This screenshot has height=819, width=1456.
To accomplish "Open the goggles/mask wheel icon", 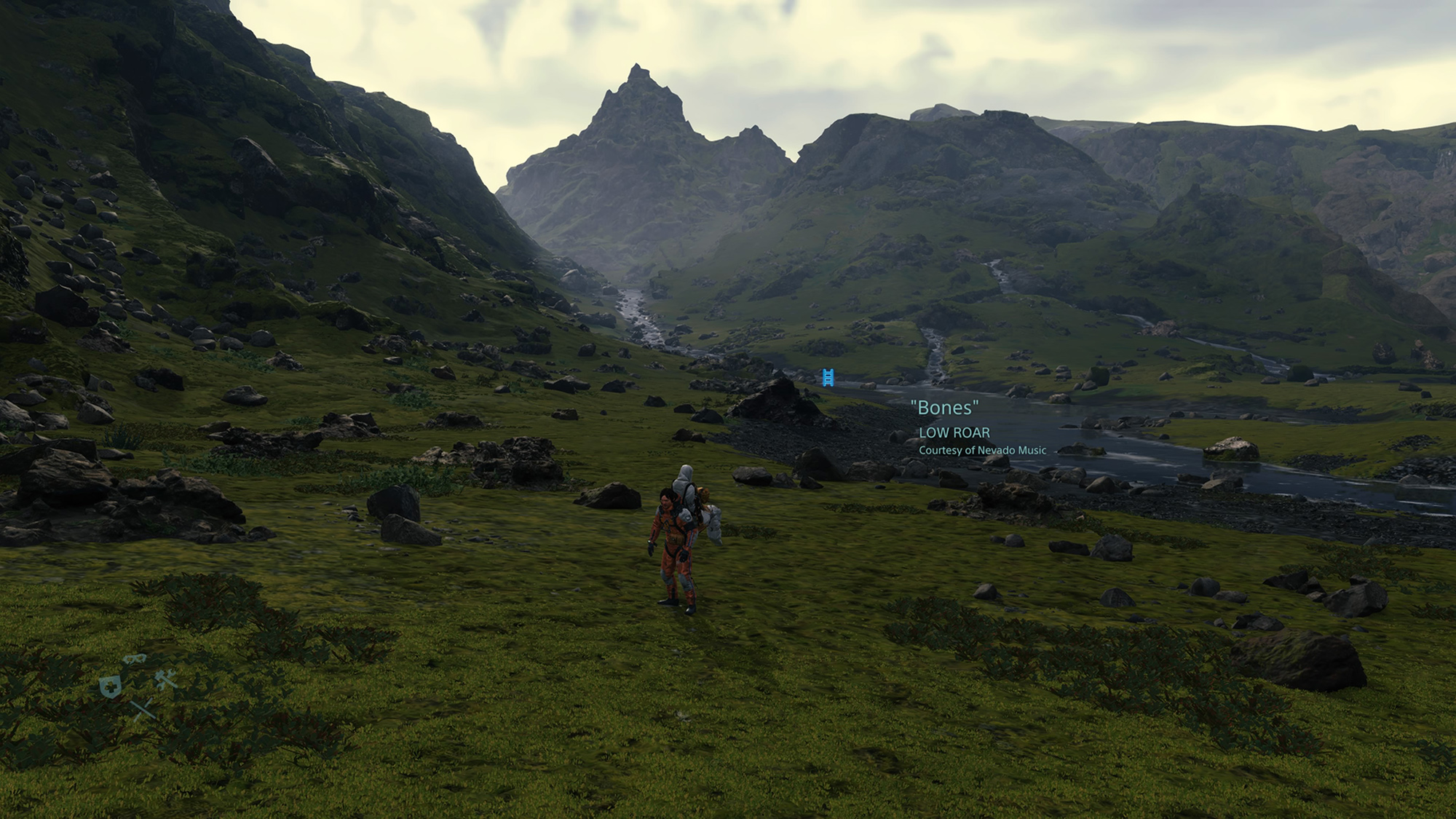I will (134, 660).
